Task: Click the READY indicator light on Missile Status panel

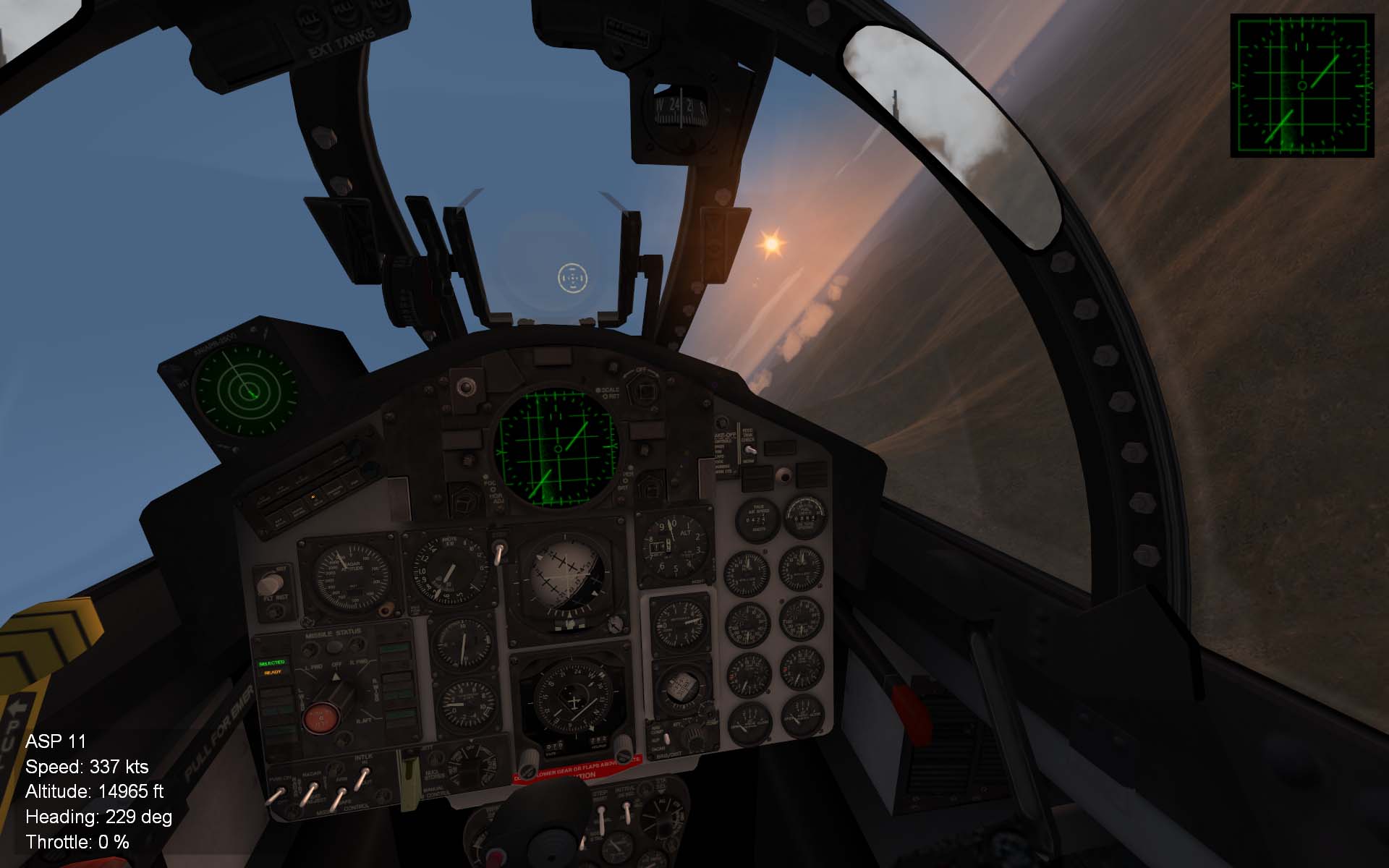Action: coord(273,672)
